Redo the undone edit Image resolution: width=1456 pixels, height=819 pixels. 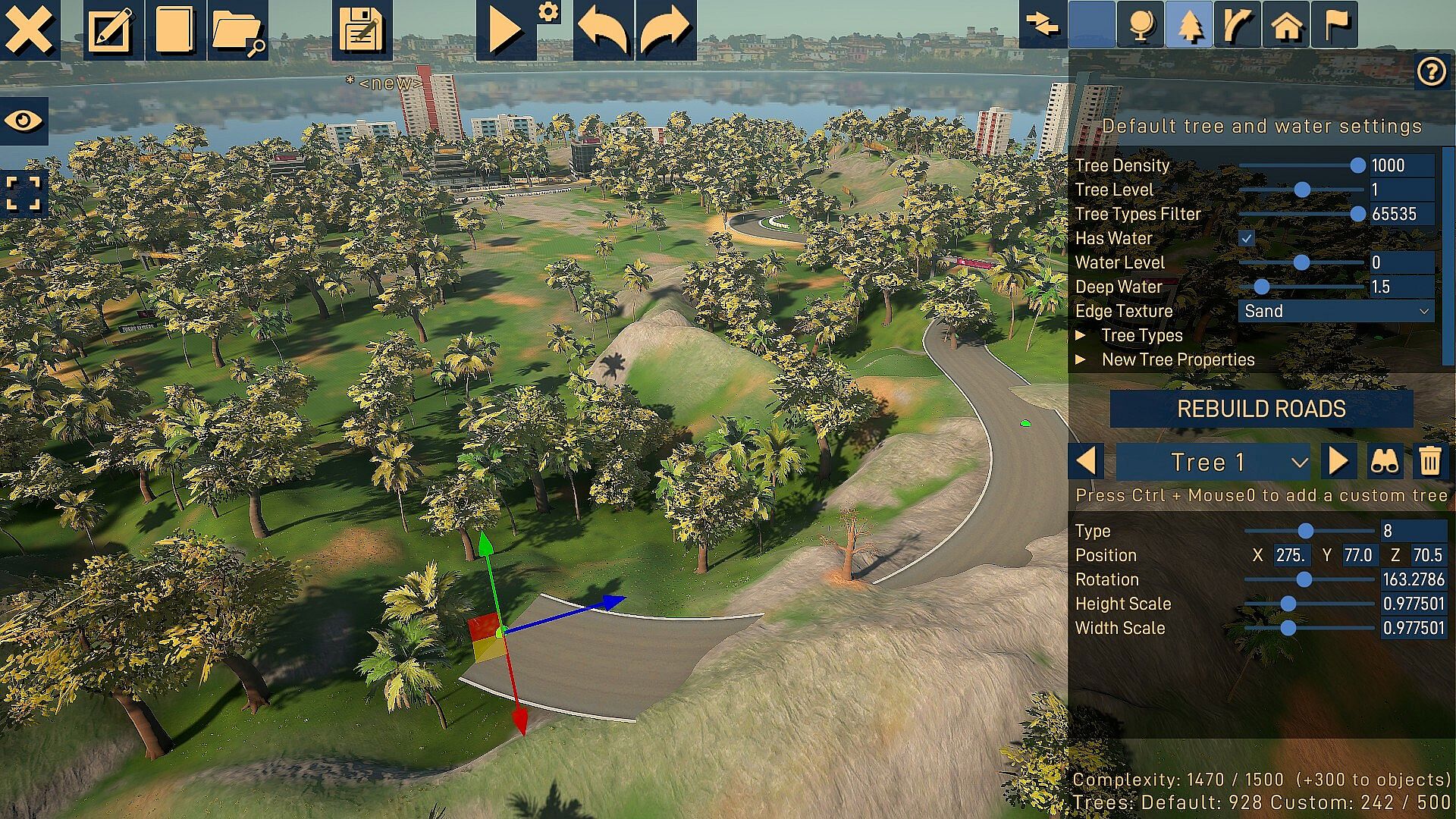pyautogui.click(x=665, y=30)
